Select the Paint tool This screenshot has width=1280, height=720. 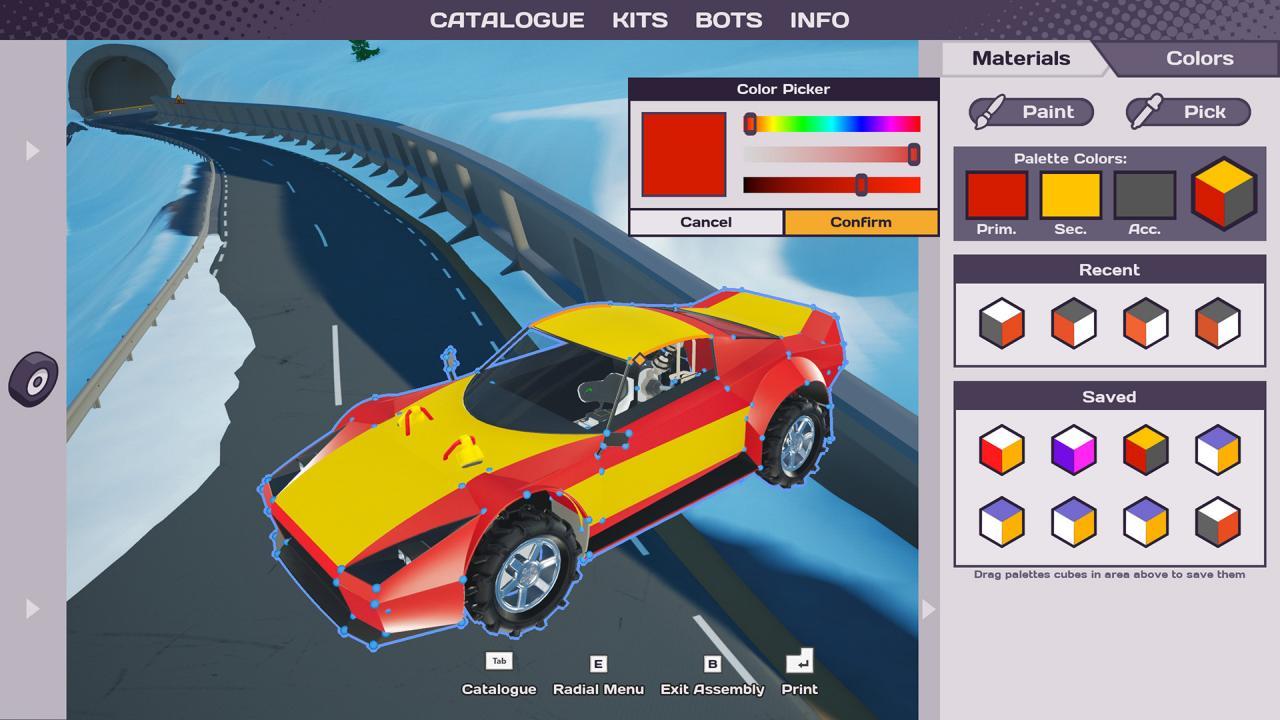click(1031, 112)
